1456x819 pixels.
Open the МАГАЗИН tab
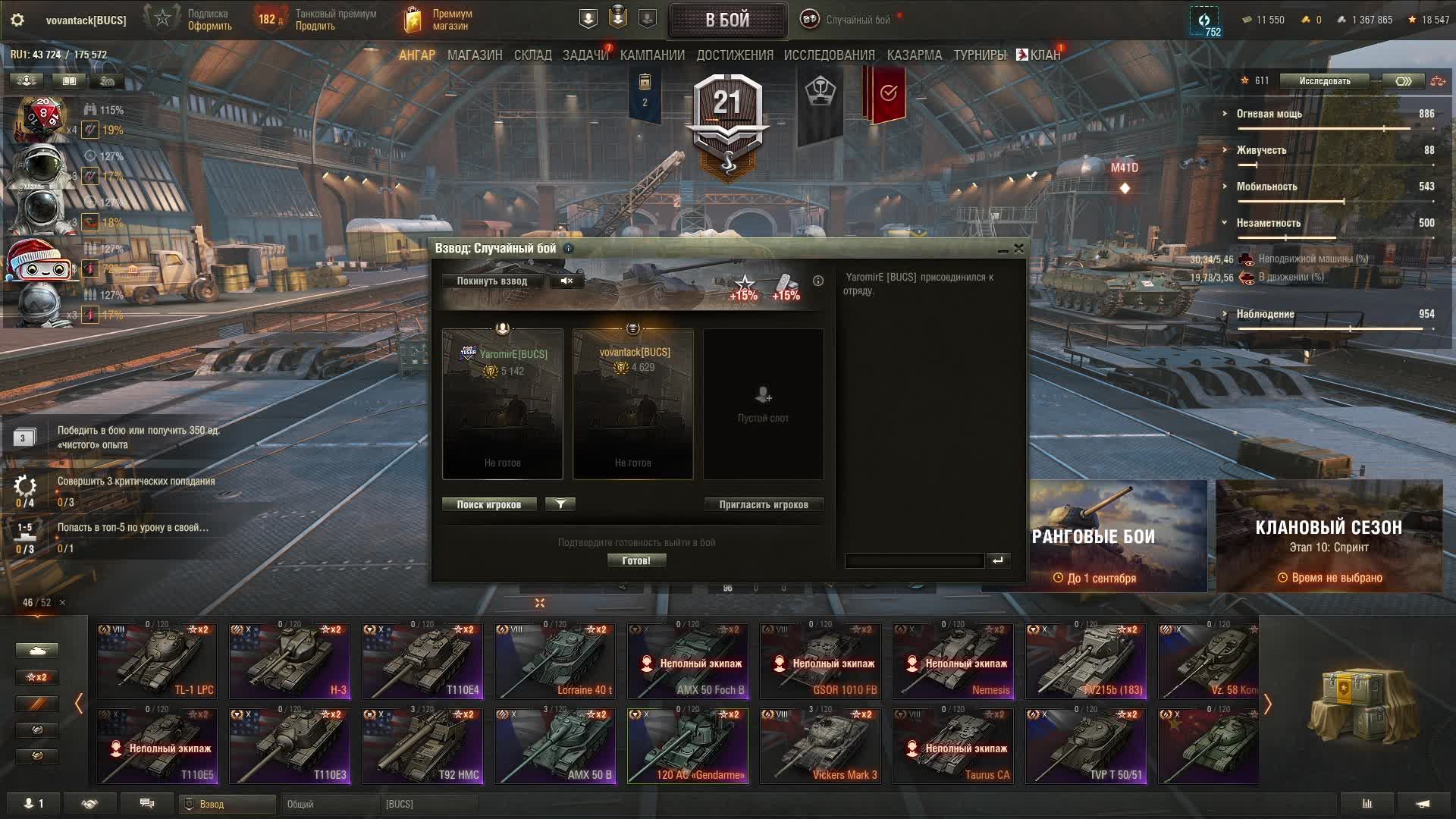(475, 55)
